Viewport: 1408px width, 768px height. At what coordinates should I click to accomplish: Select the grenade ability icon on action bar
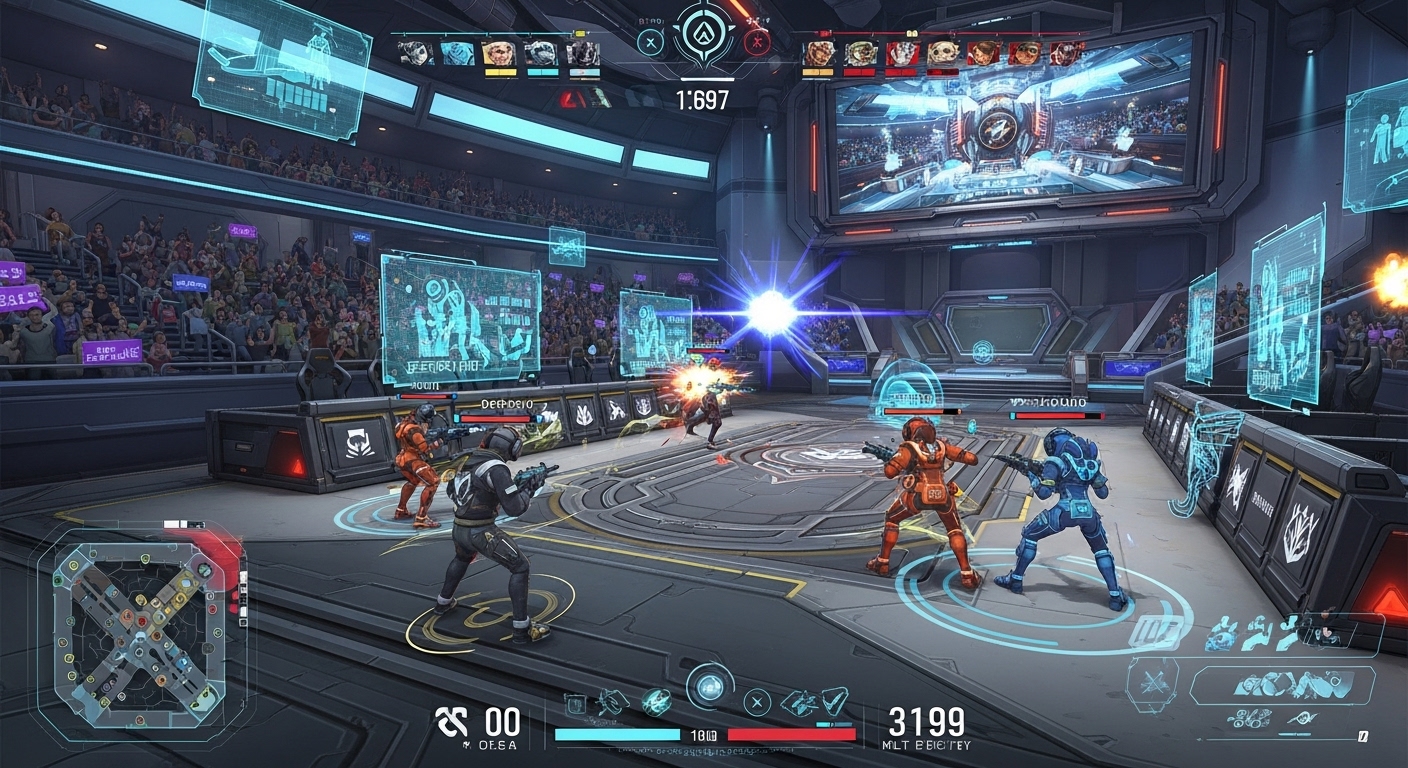click(x=657, y=703)
